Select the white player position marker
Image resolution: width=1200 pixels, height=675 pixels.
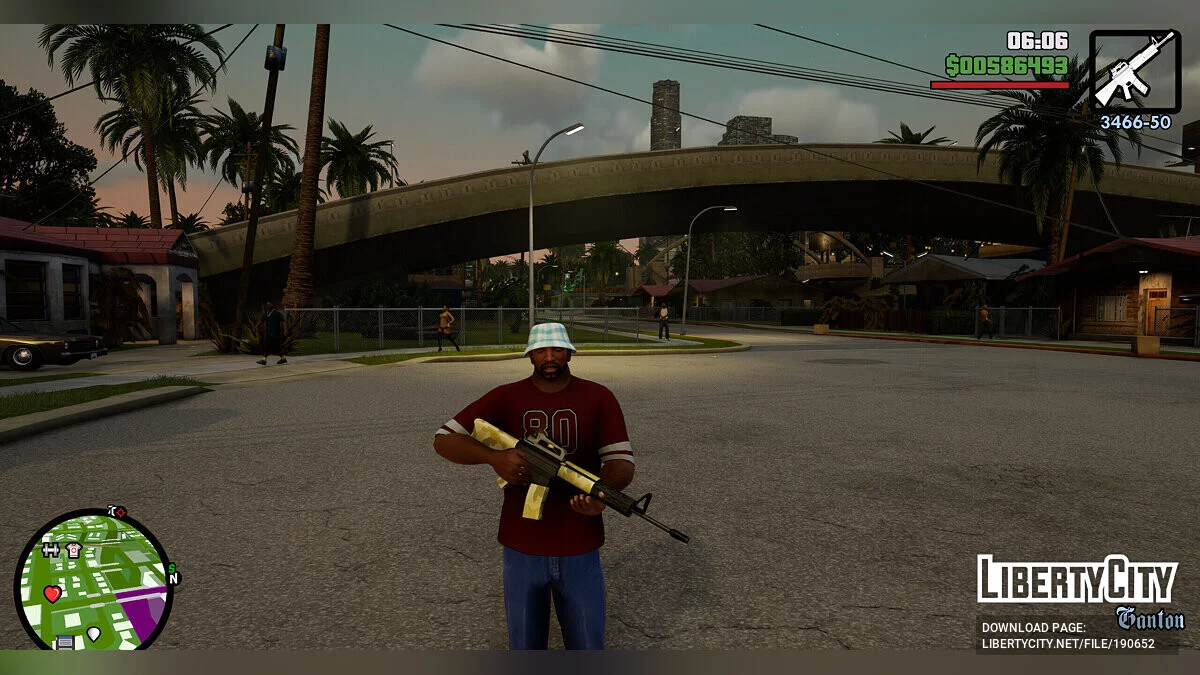[94, 633]
